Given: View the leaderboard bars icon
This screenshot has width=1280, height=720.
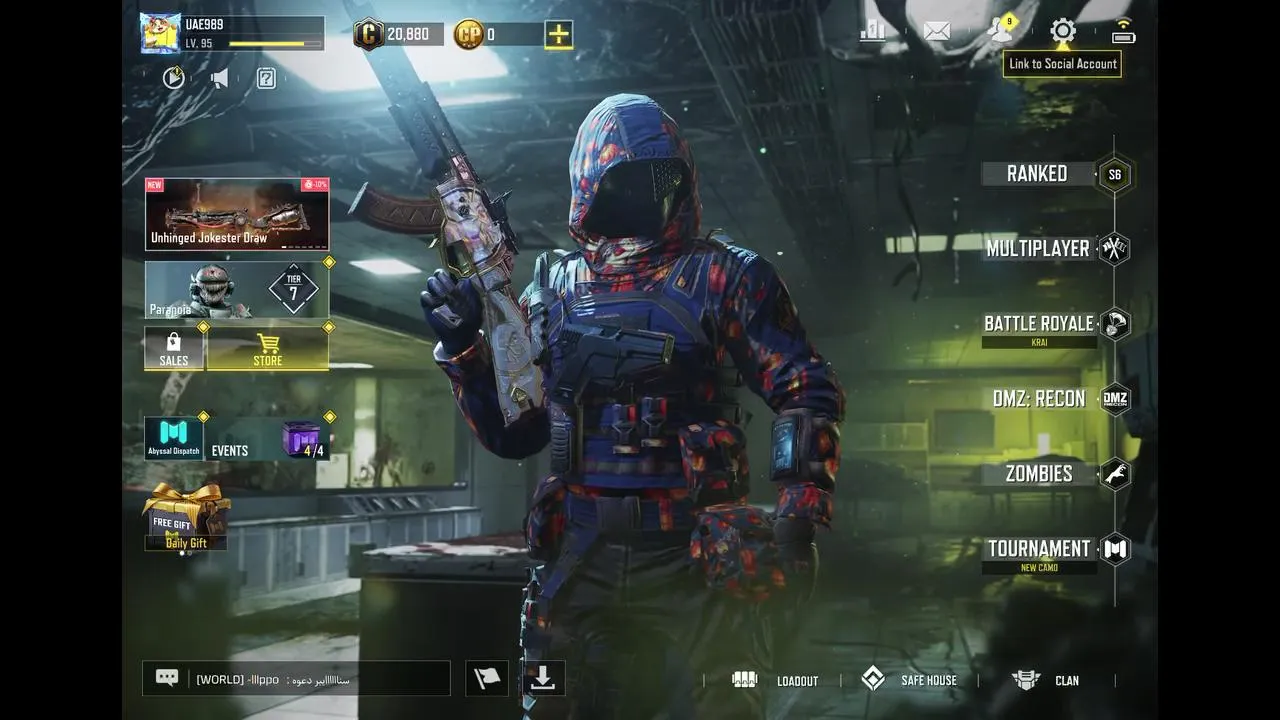Looking at the screenshot, I should [873, 31].
